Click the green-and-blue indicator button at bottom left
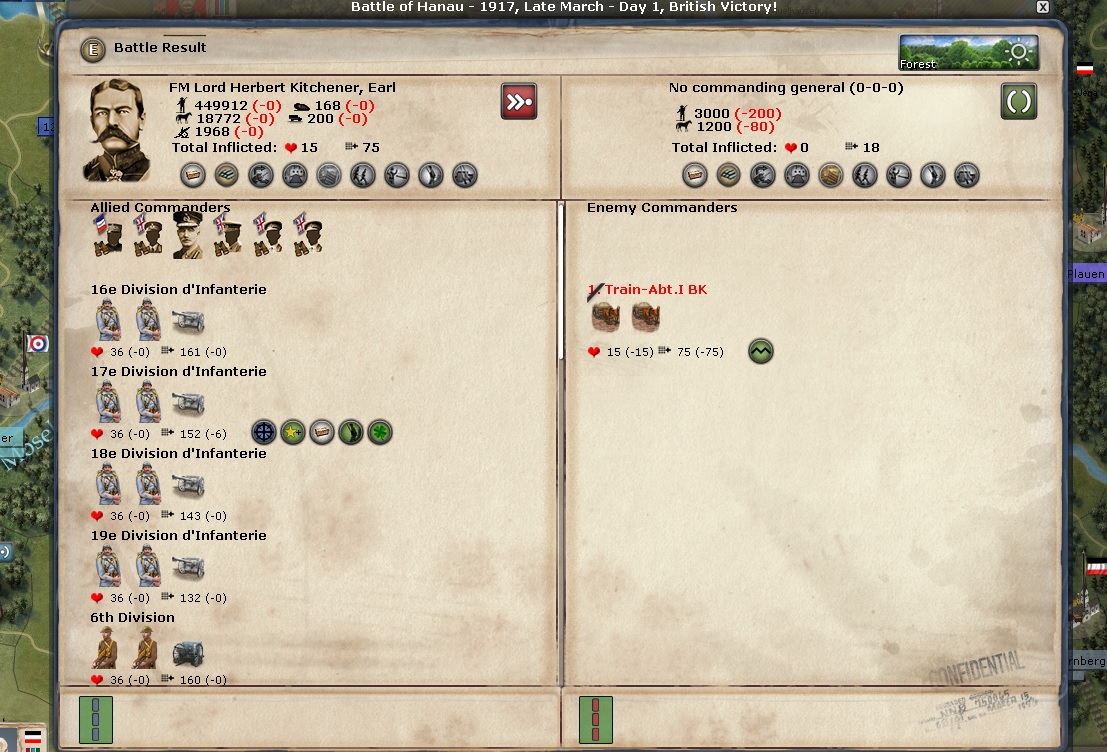This screenshot has width=1107, height=752. pos(96,720)
